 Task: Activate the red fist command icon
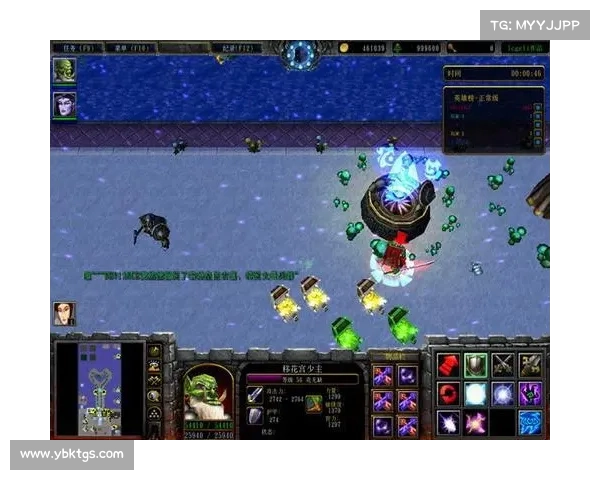point(449,365)
